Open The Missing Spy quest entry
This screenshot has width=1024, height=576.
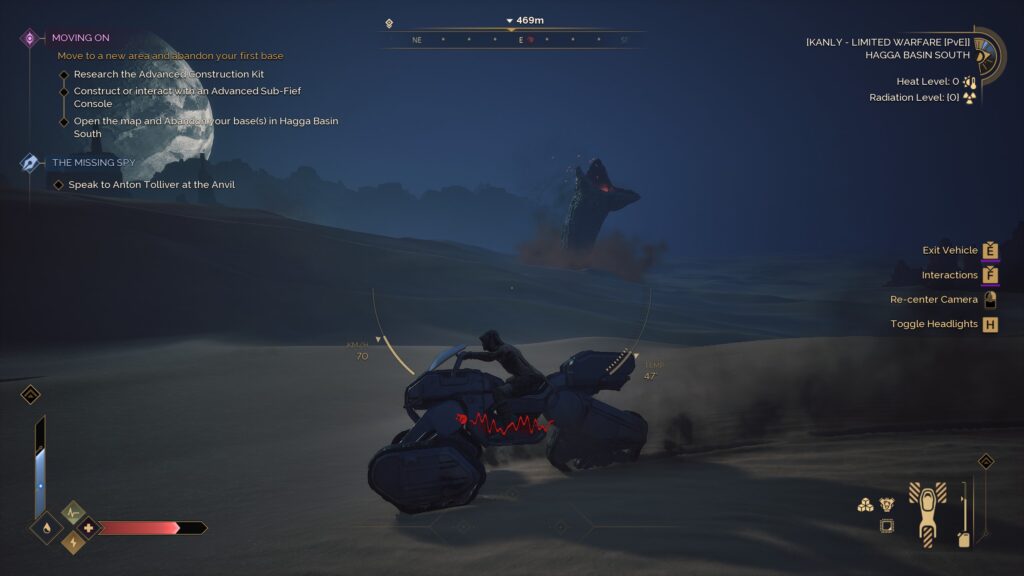click(93, 162)
